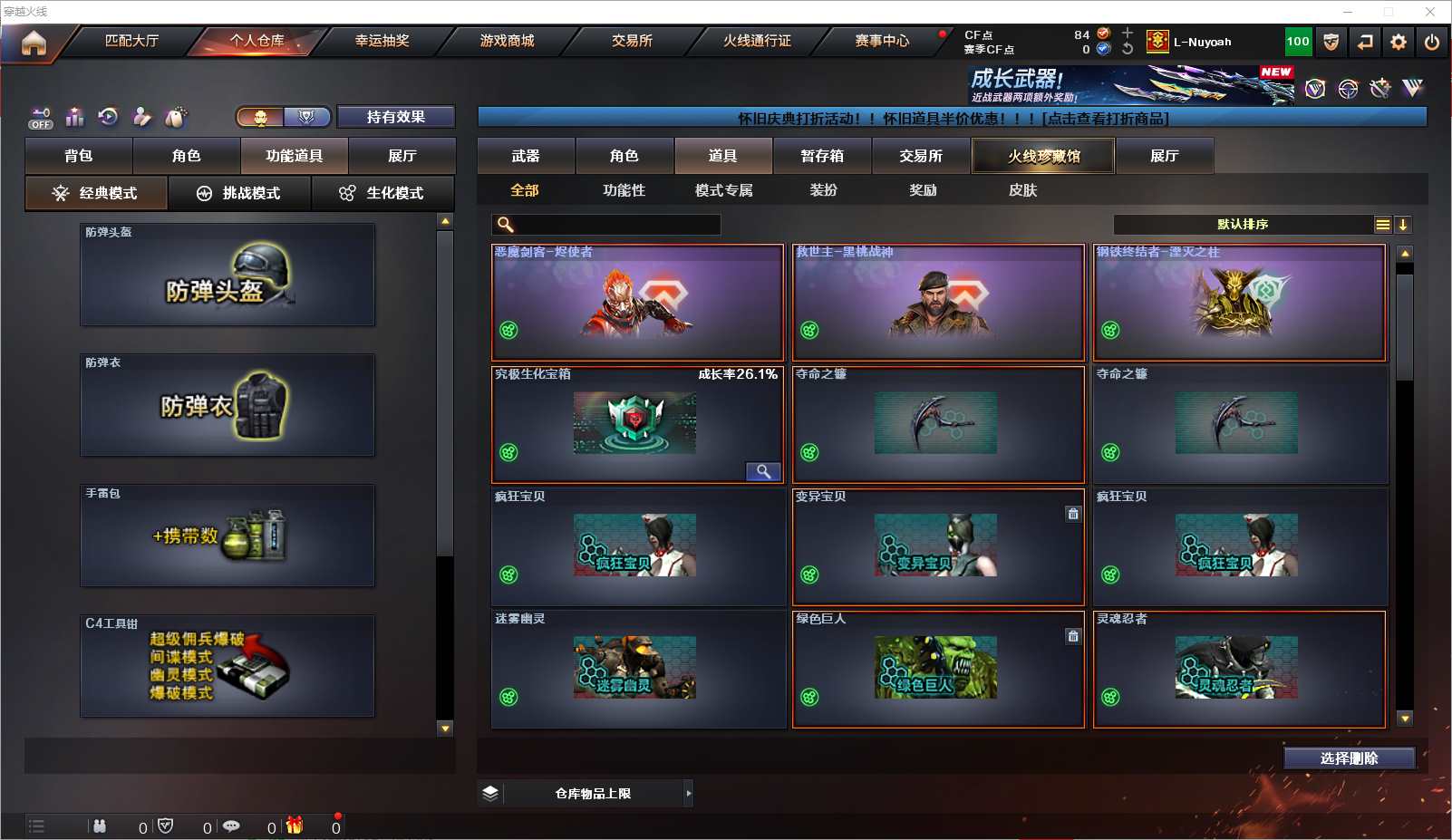1452x840 pixels.
Task: Open the 默认排序 sort dropdown
Action: click(x=1243, y=225)
